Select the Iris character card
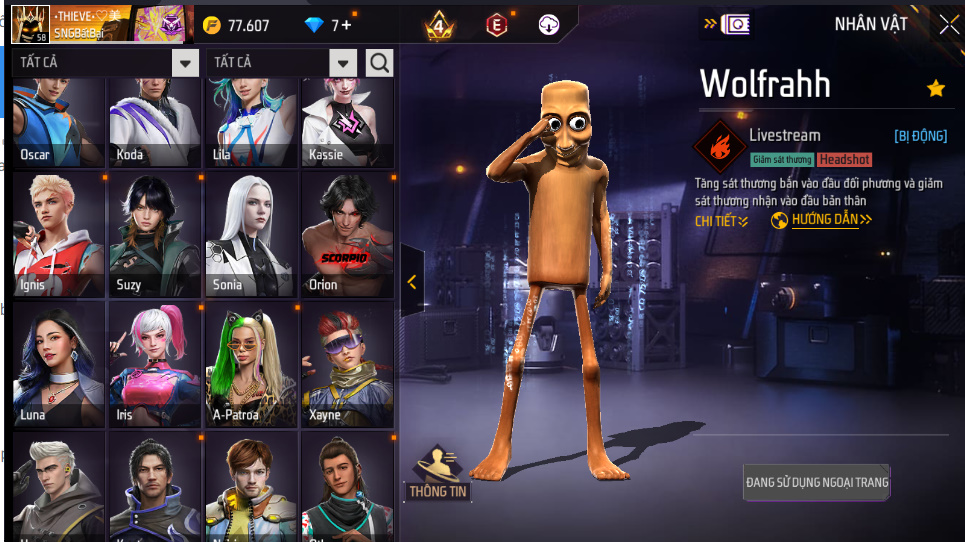Image resolution: width=965 pixels, height=542 pixels. (154, 365)
